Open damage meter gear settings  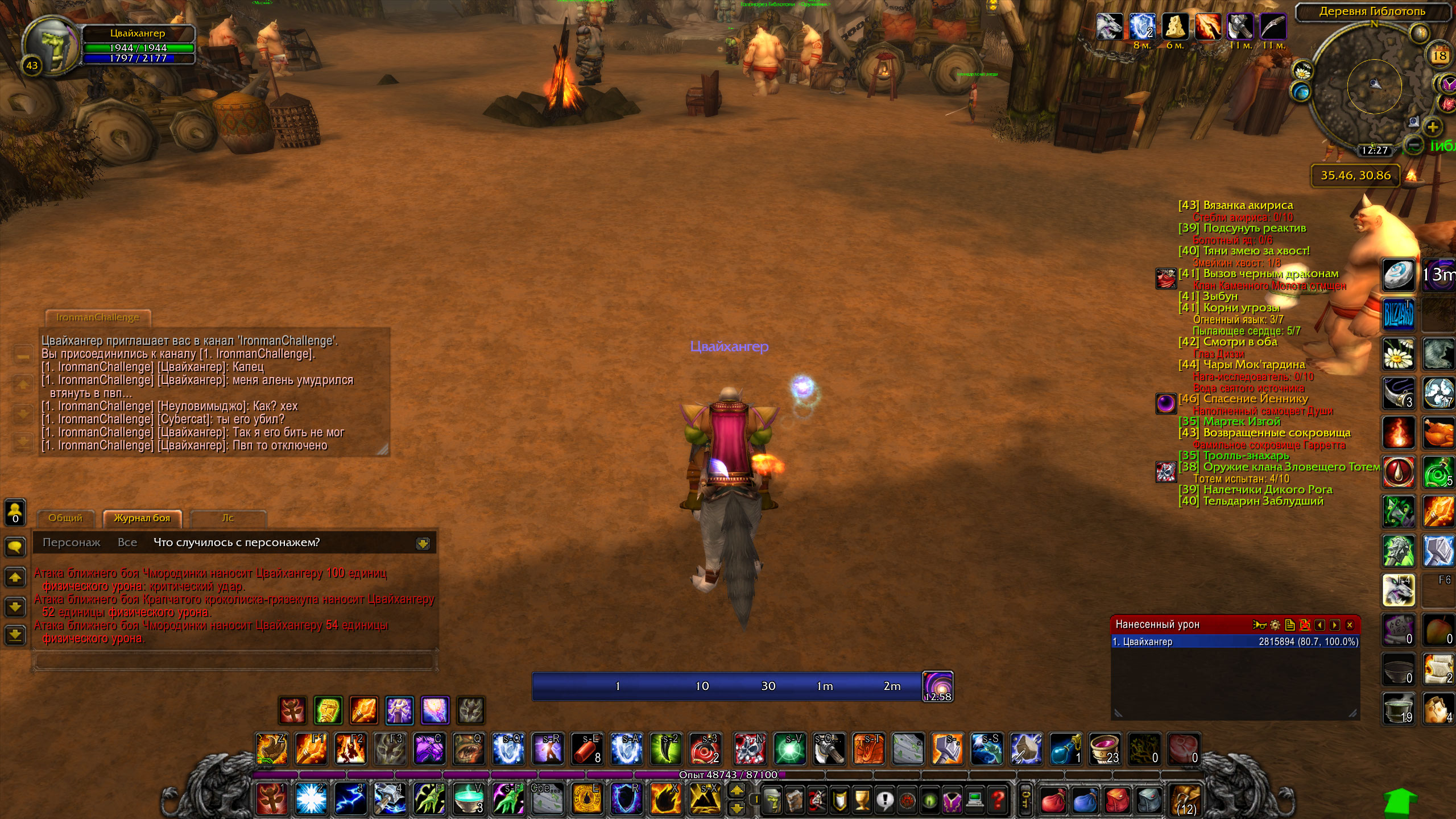pos(1275,625)
